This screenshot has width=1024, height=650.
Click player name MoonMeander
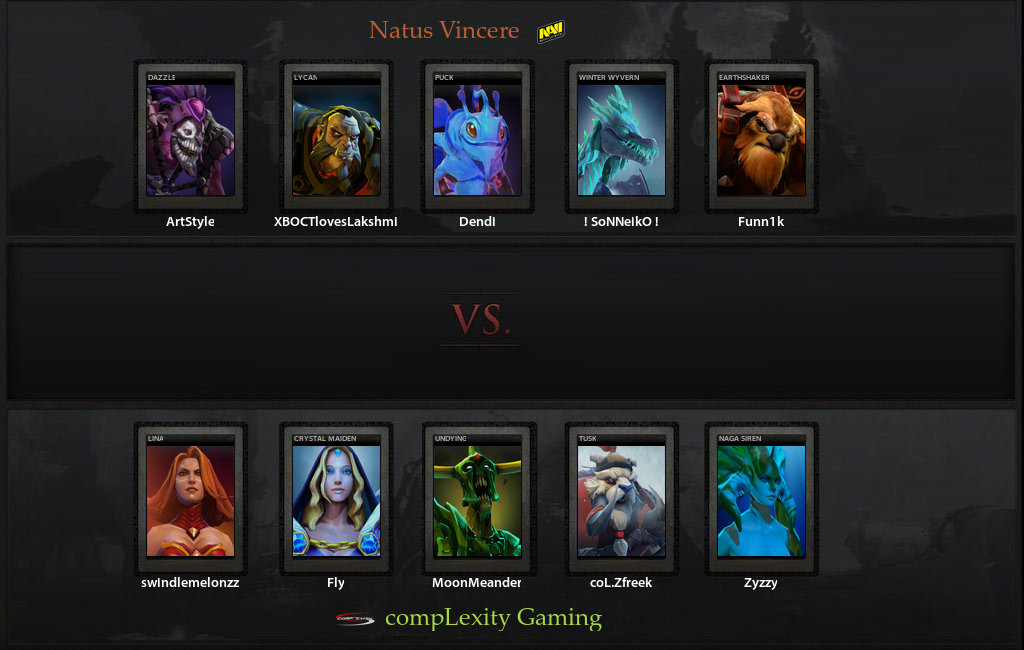point(477,582)
